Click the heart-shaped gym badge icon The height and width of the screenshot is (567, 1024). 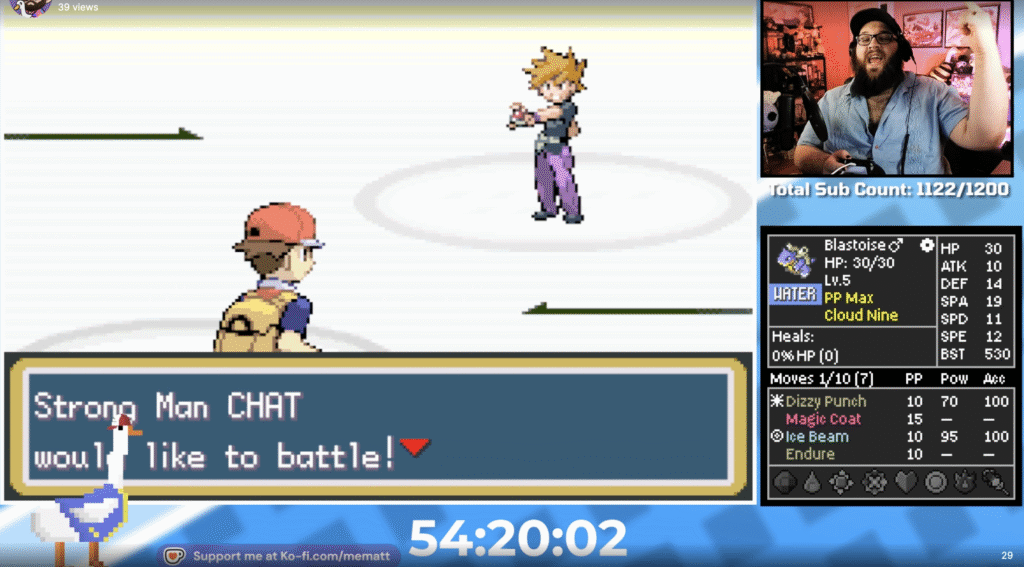coord(906,482)
